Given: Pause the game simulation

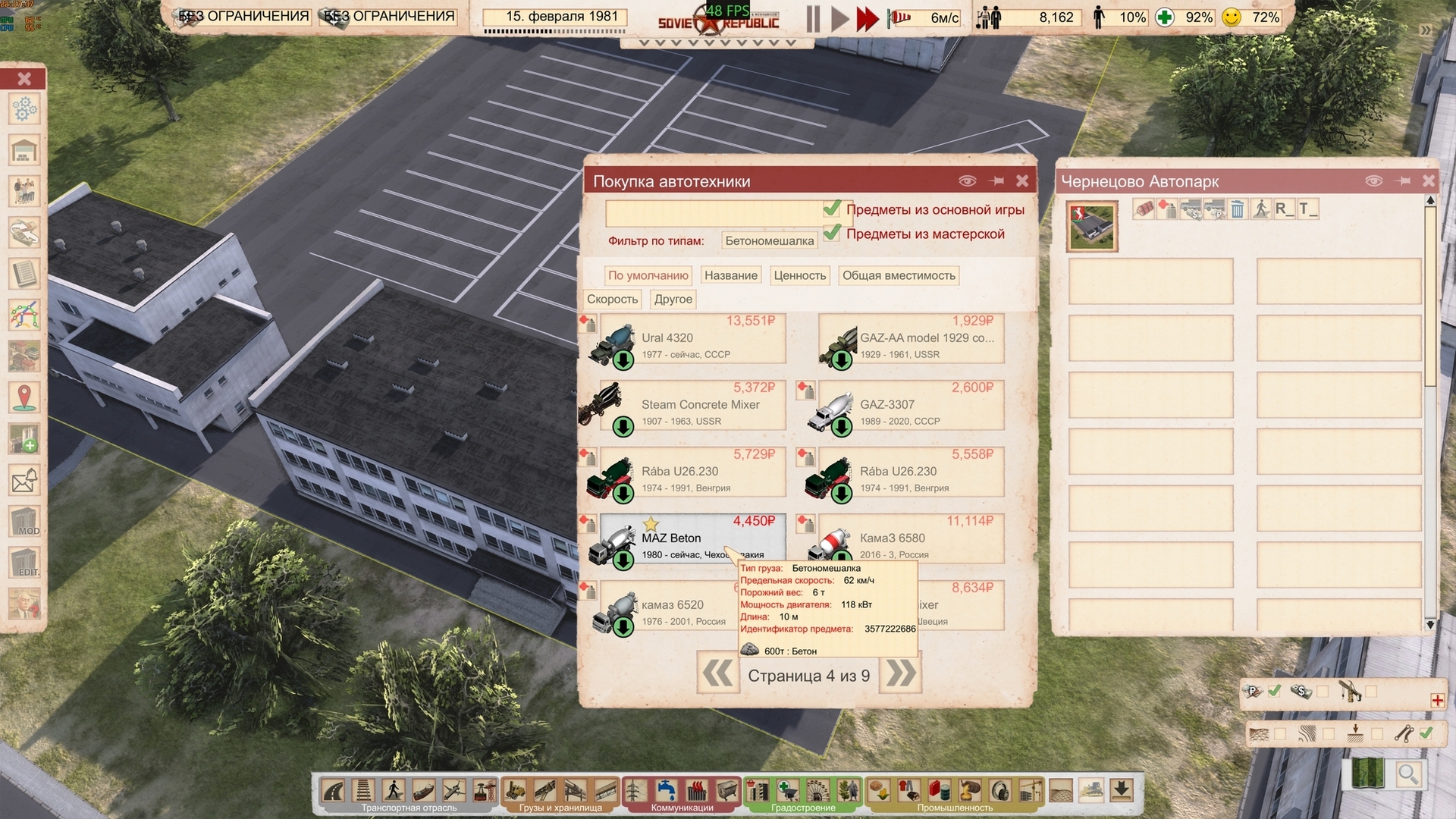Looking at the screenshot, I should coord(813,19).
